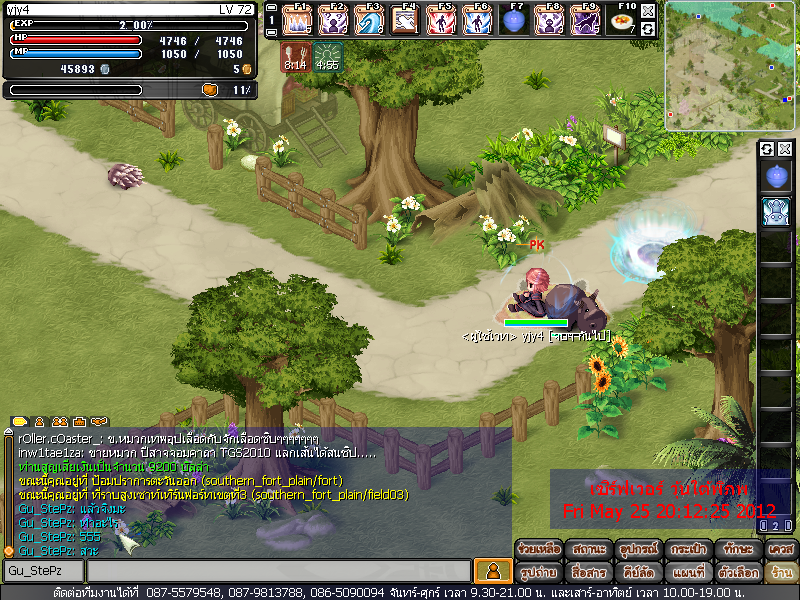The height and width of the screenshot is (600, 800).
Task: Use the F10 food bowl item
Action: point(625,20)
